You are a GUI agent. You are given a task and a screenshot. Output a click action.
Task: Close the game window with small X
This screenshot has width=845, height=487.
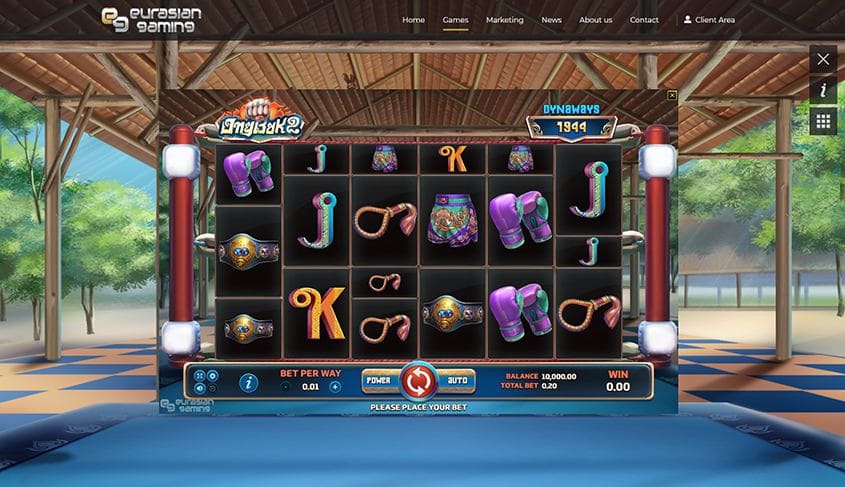coord(672,95)
